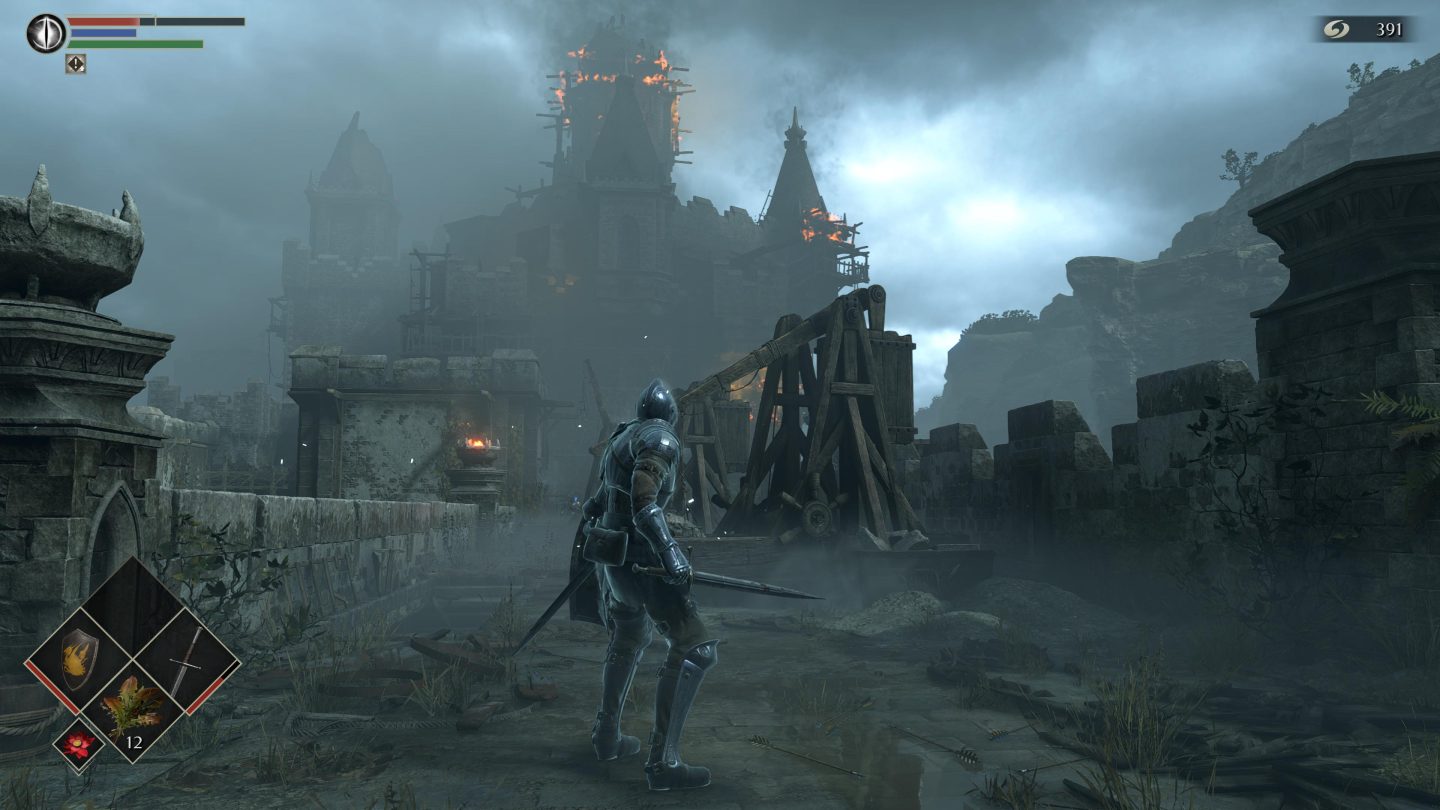The height and width of the screenshot is (810, 1440).
Task: Click the glowing brazier near the wall
Action: (x=480, y=443)
